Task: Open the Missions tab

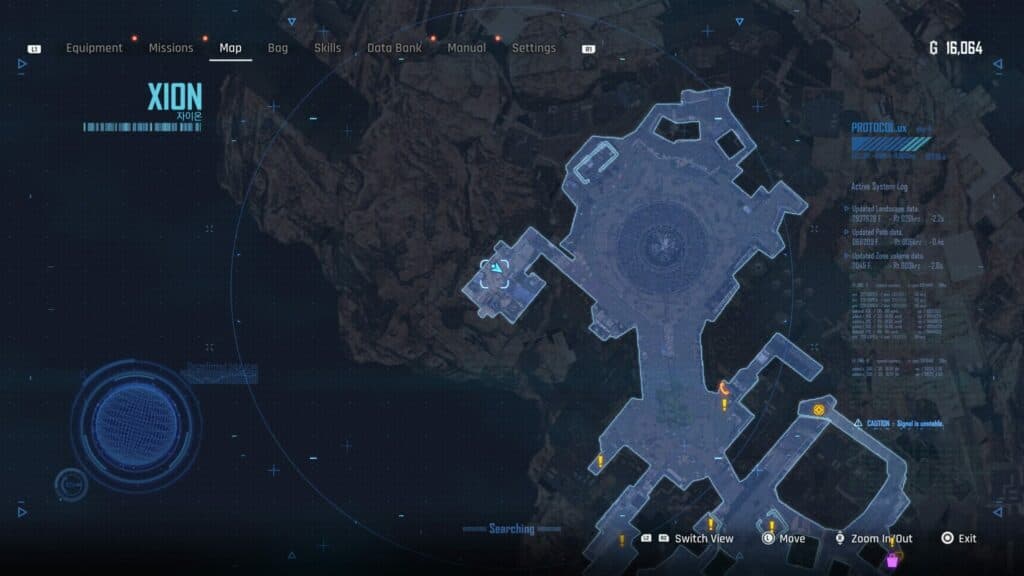Action: point(171,48)
